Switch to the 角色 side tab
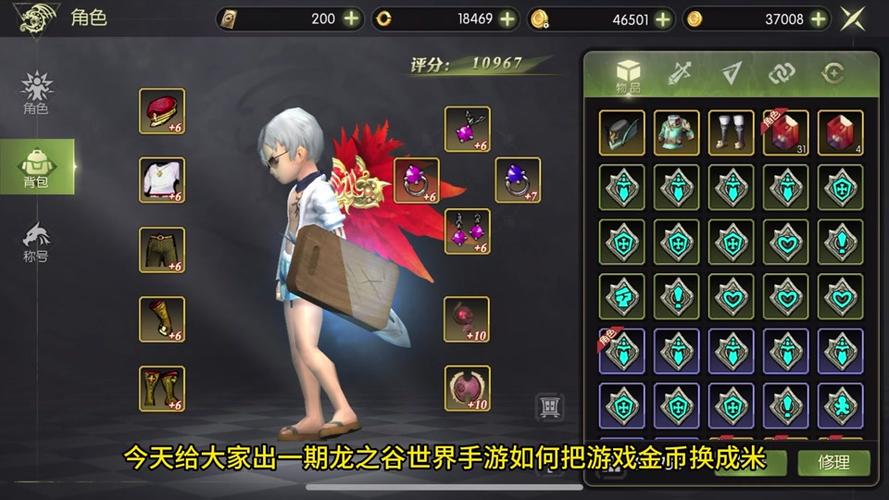The image size is (889, 500). pos(36,92)
